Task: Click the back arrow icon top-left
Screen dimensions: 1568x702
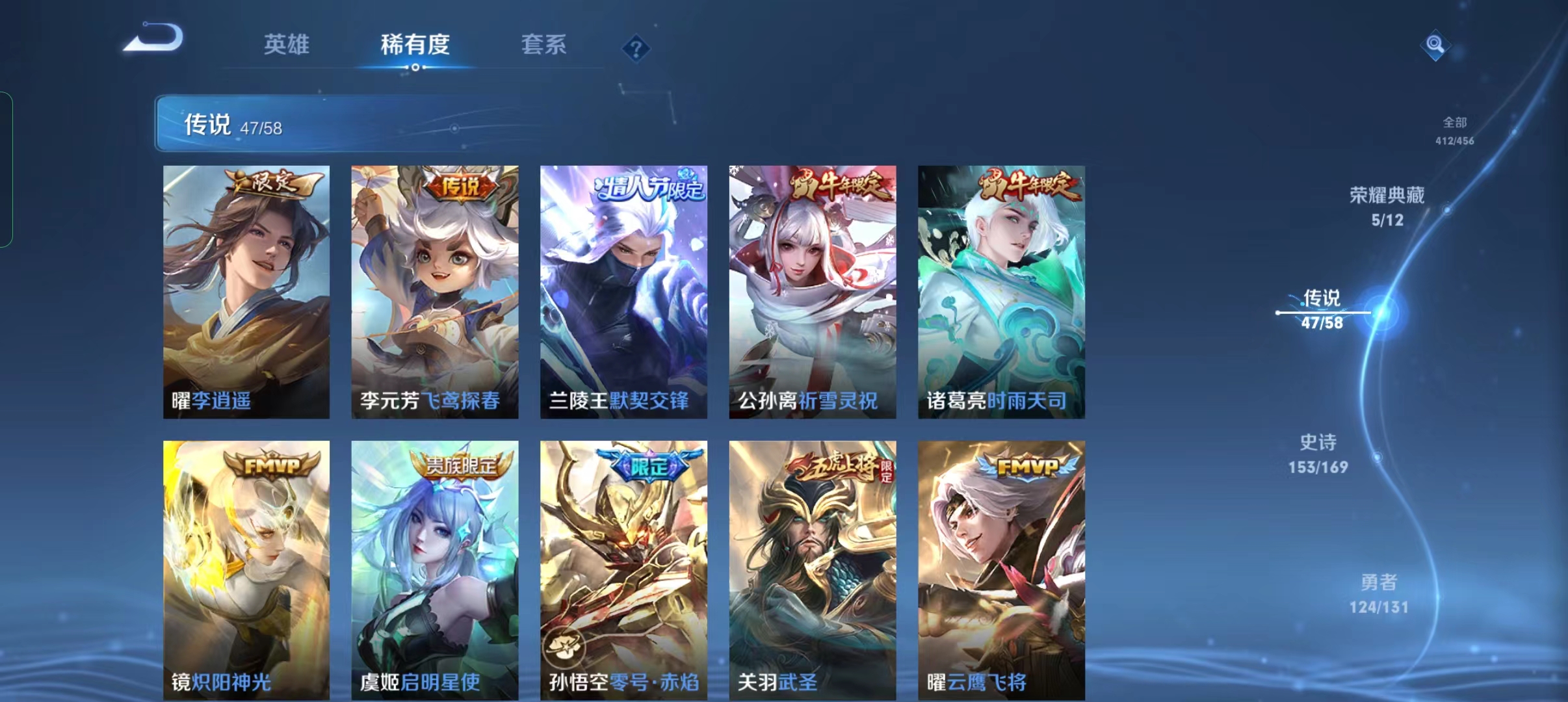Action: (151, 40)
